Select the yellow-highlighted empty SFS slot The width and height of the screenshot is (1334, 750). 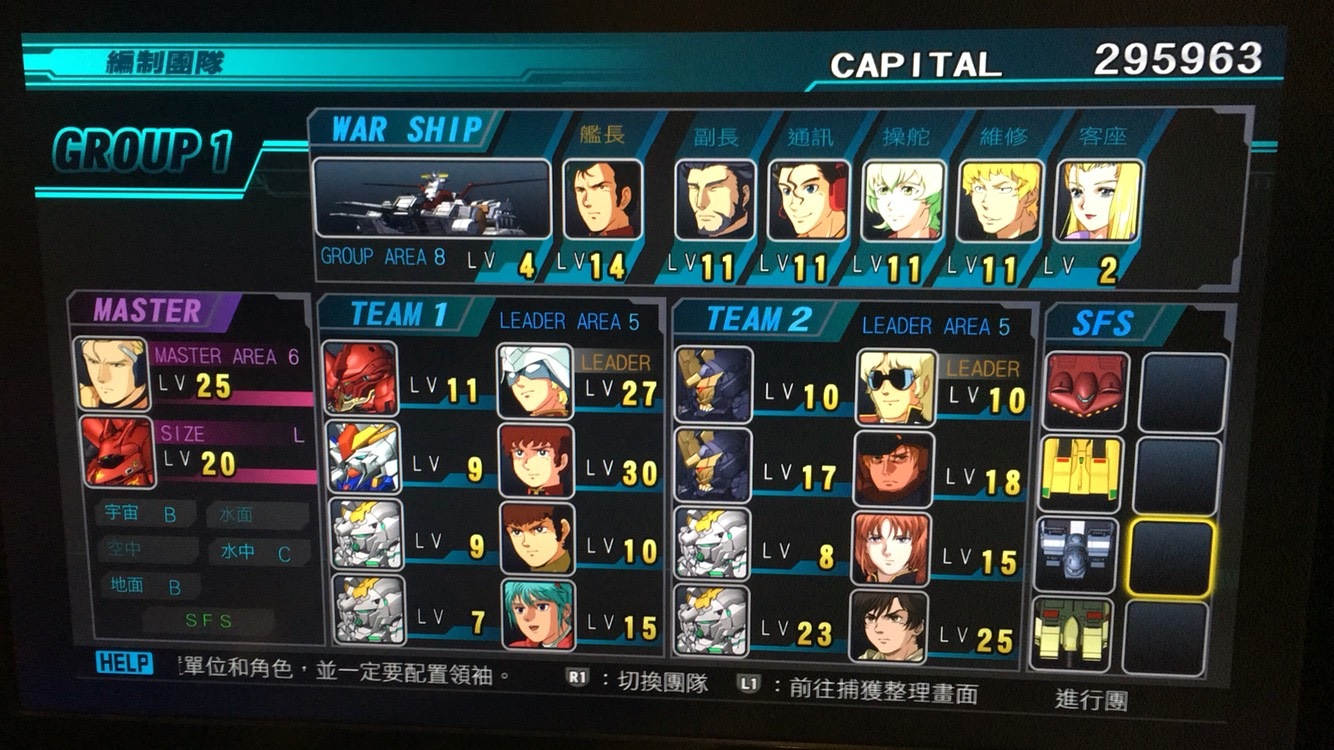pos(1172,557)
